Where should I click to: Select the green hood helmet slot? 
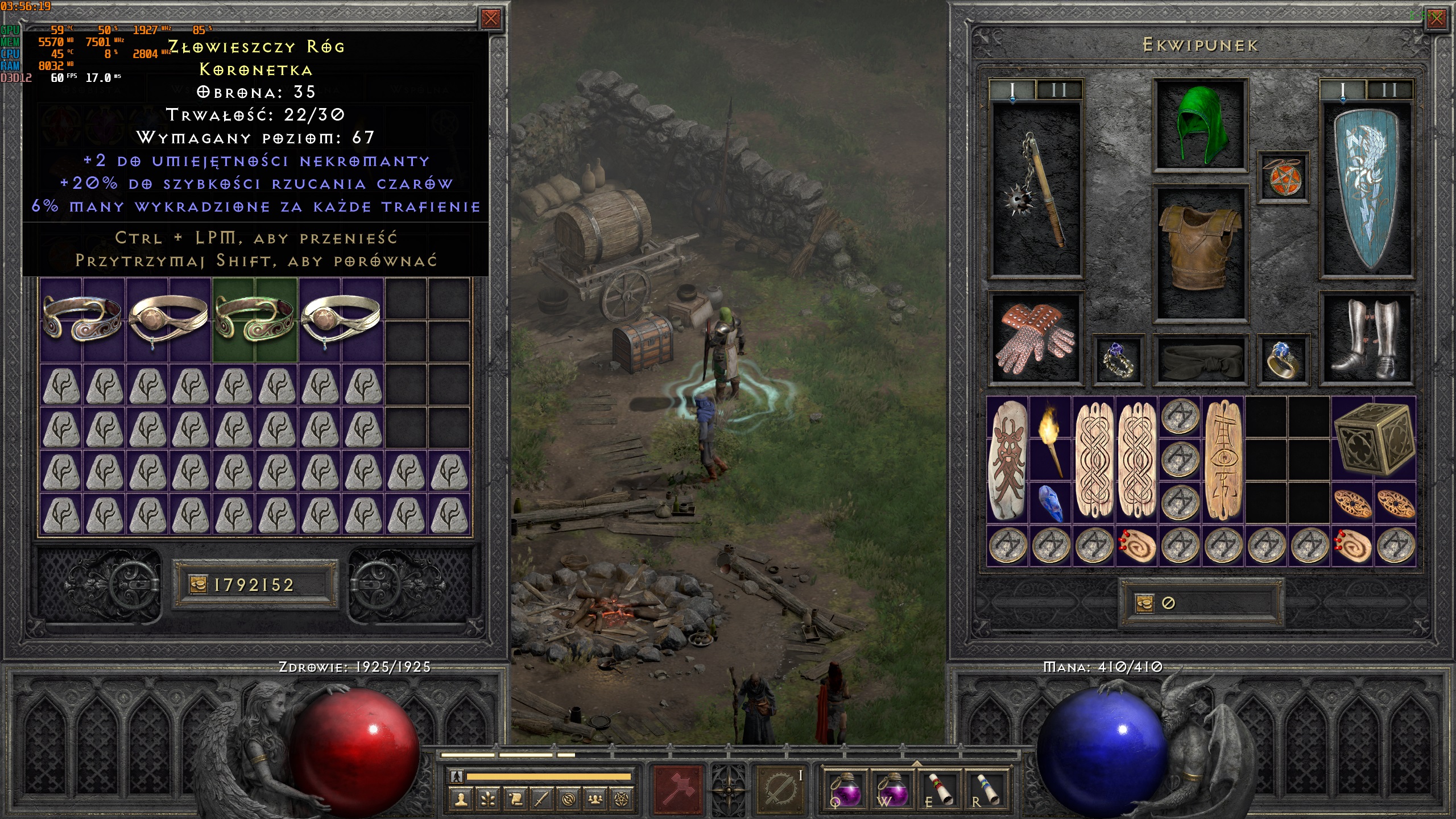click(x=1200, y=125)
